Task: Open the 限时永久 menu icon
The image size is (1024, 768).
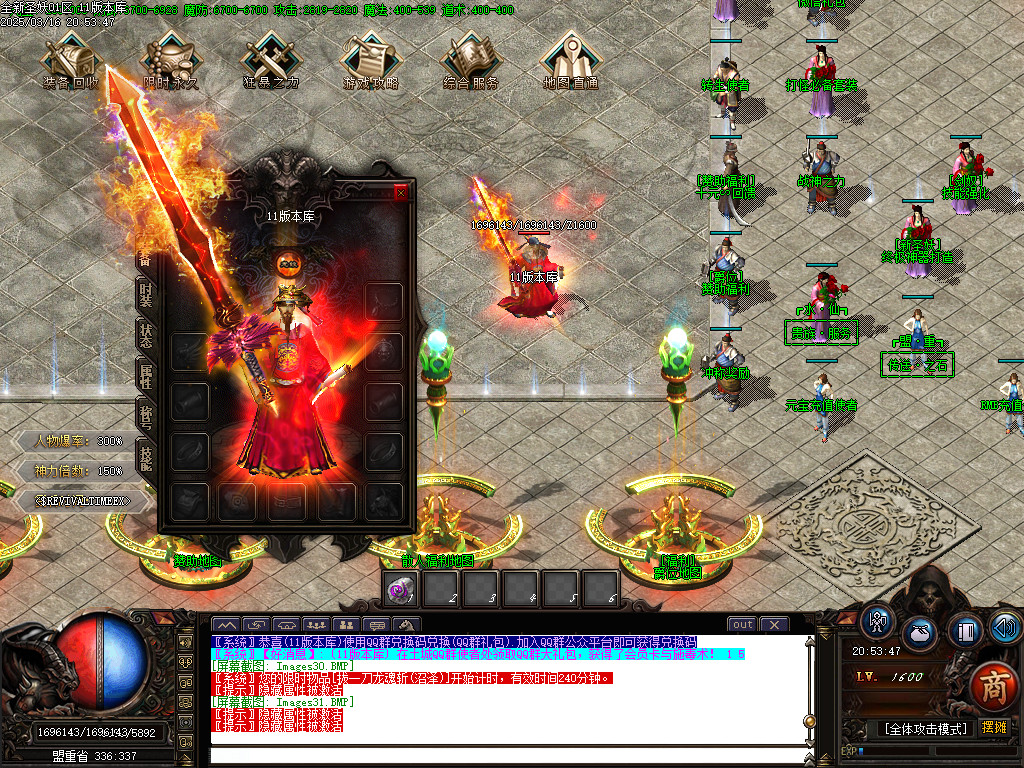Action: [171, 58]
